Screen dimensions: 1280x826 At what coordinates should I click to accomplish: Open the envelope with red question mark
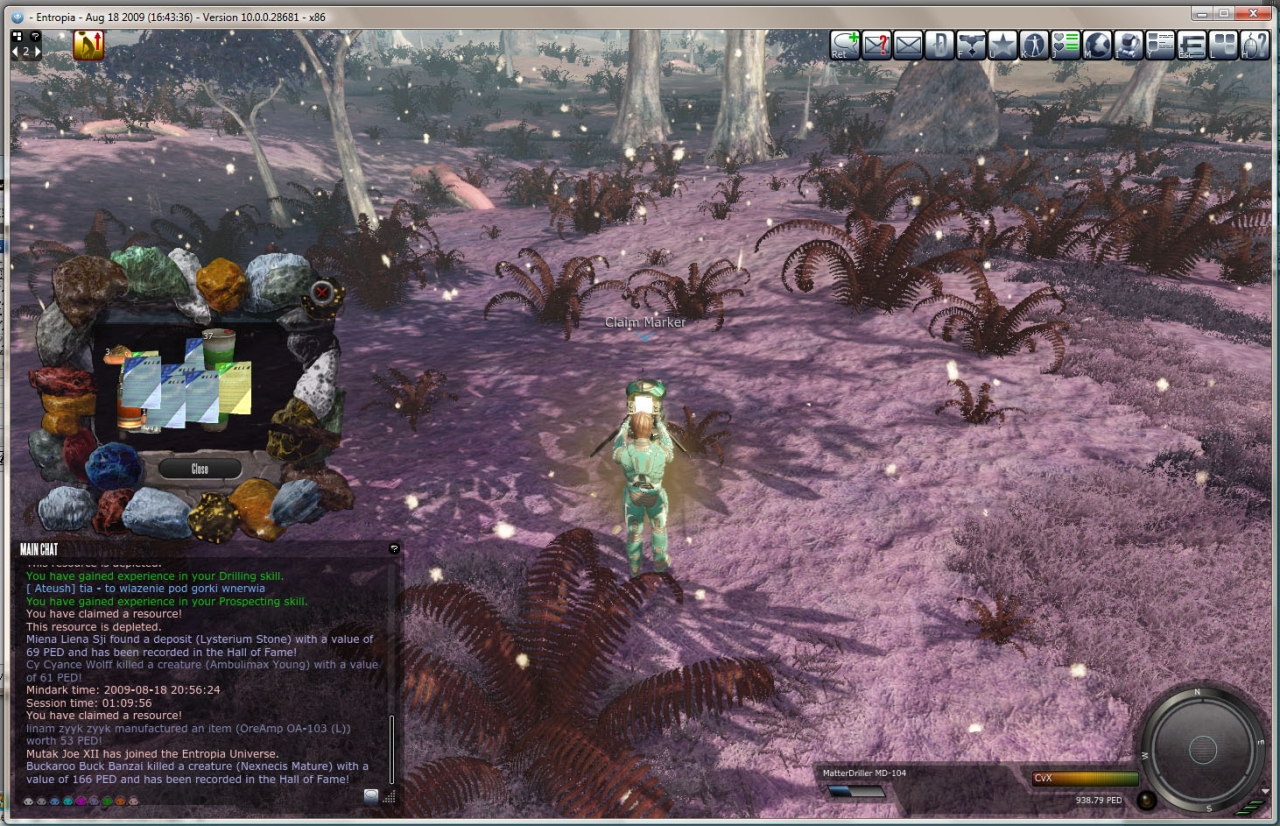click(877, 45)
